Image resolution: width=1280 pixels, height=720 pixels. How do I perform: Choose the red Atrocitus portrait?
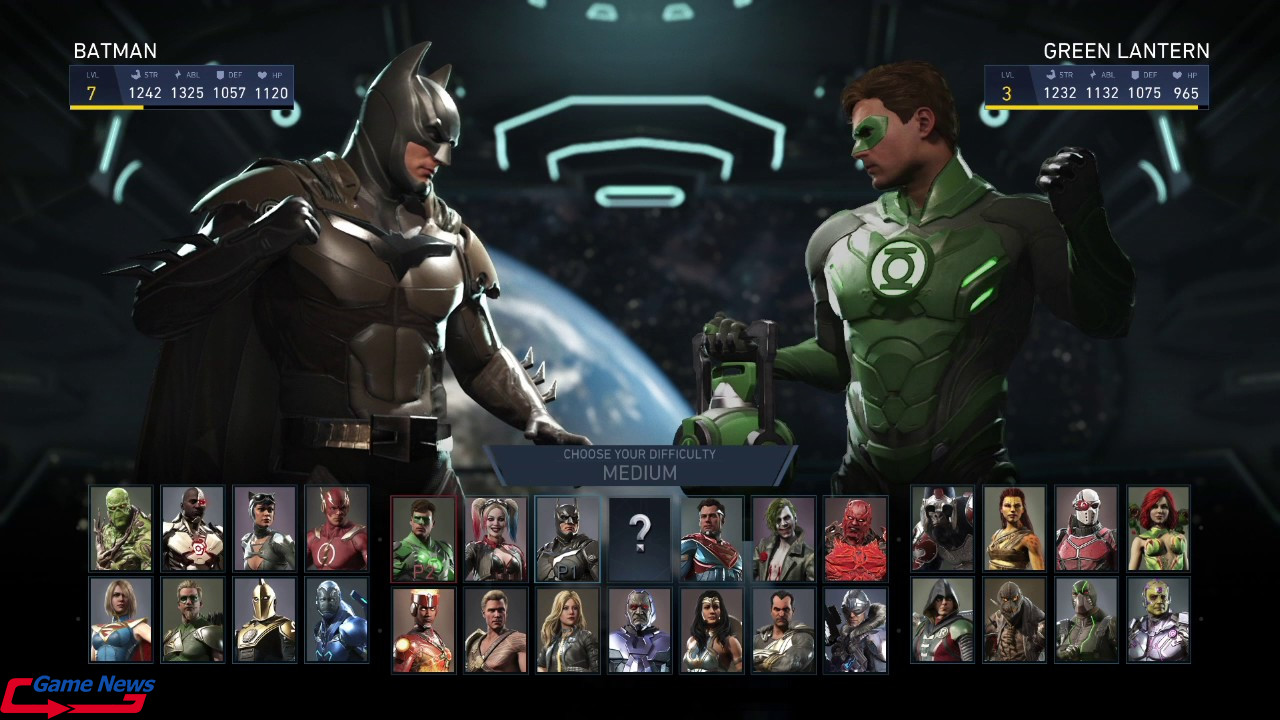(855, 539)
